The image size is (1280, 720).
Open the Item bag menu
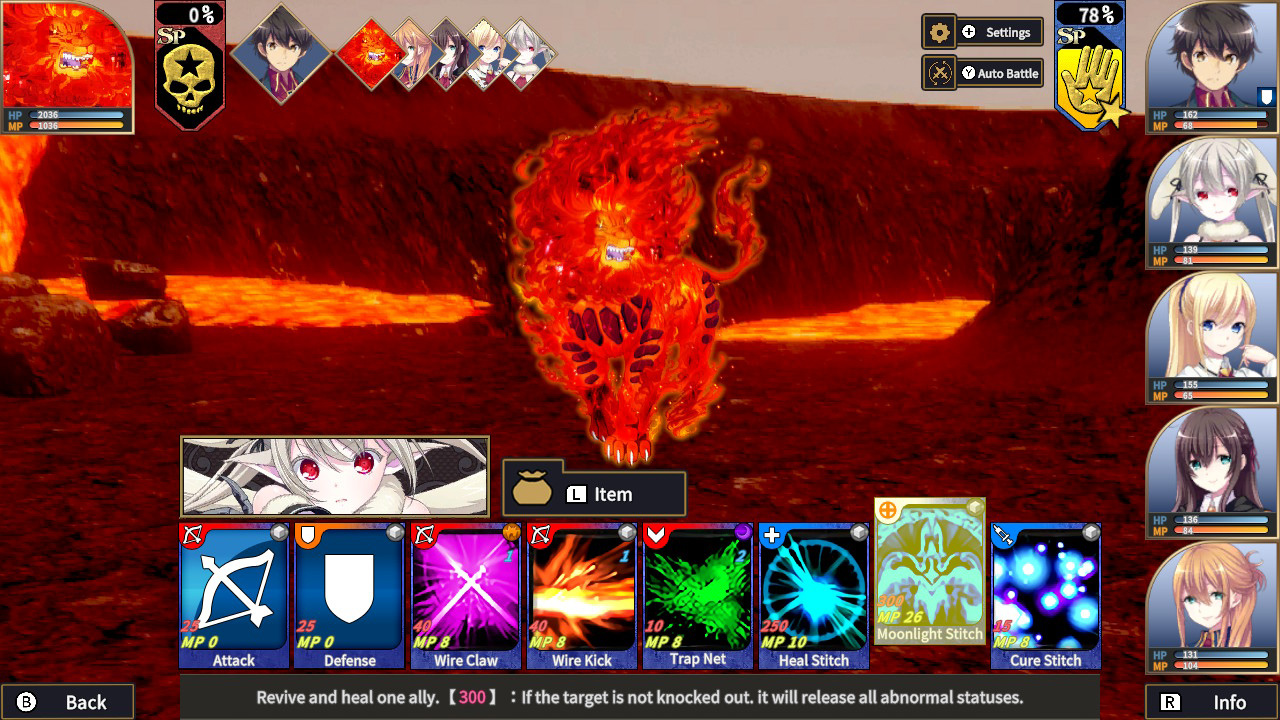point(594,492)
